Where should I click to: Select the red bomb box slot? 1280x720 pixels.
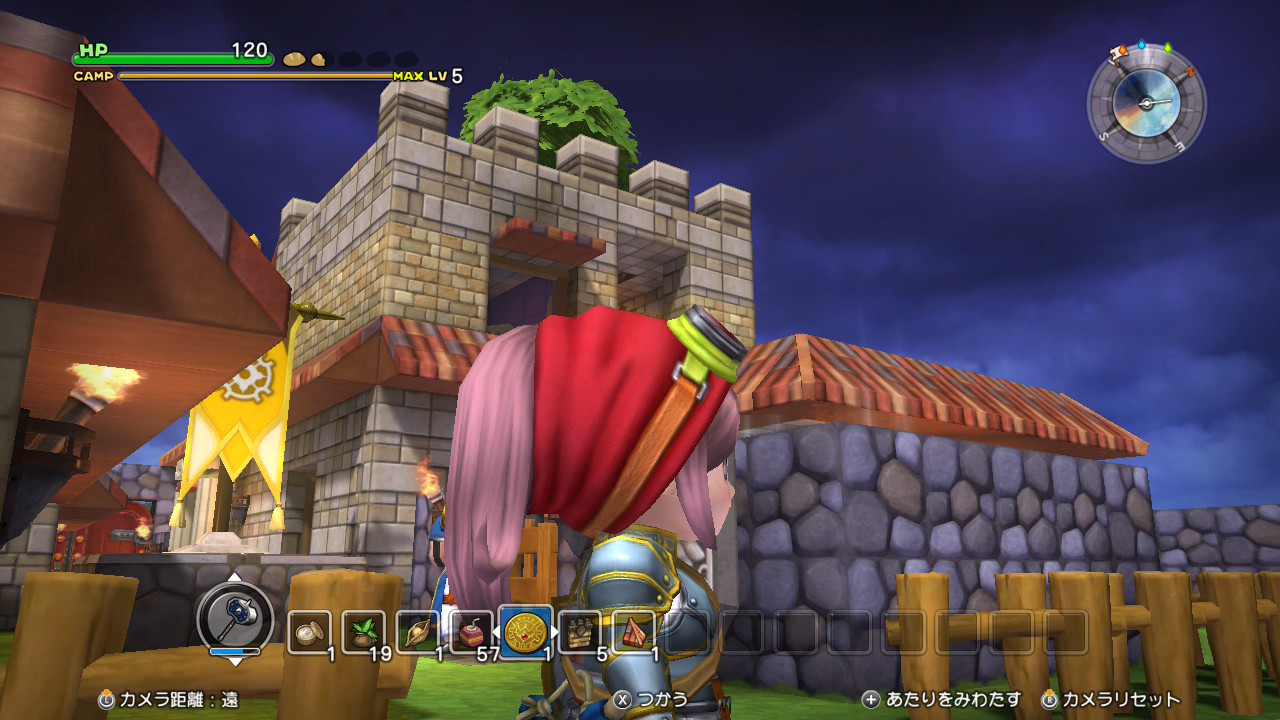point(471,632)
